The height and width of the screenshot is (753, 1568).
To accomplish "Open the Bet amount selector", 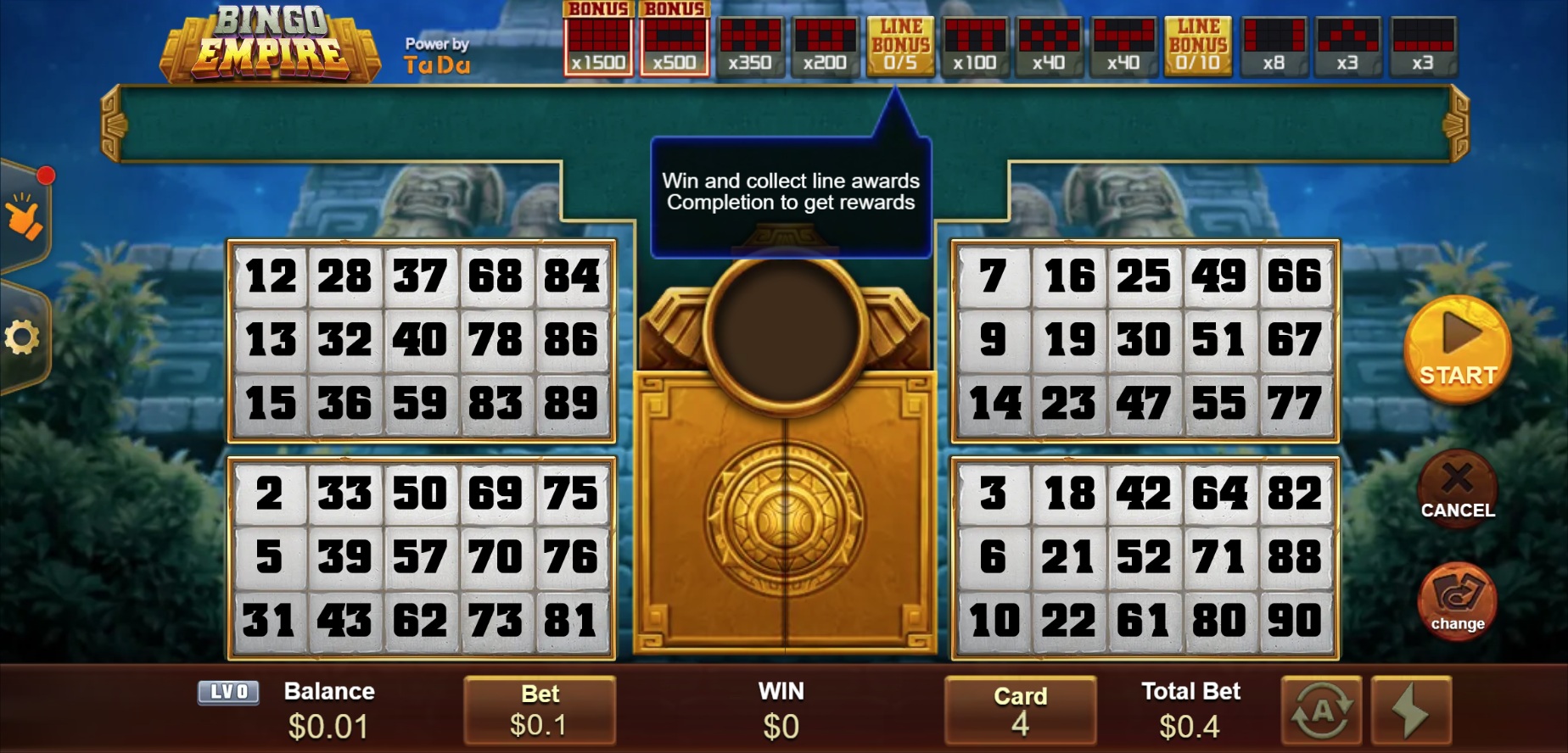I will [x=540, y=711].
